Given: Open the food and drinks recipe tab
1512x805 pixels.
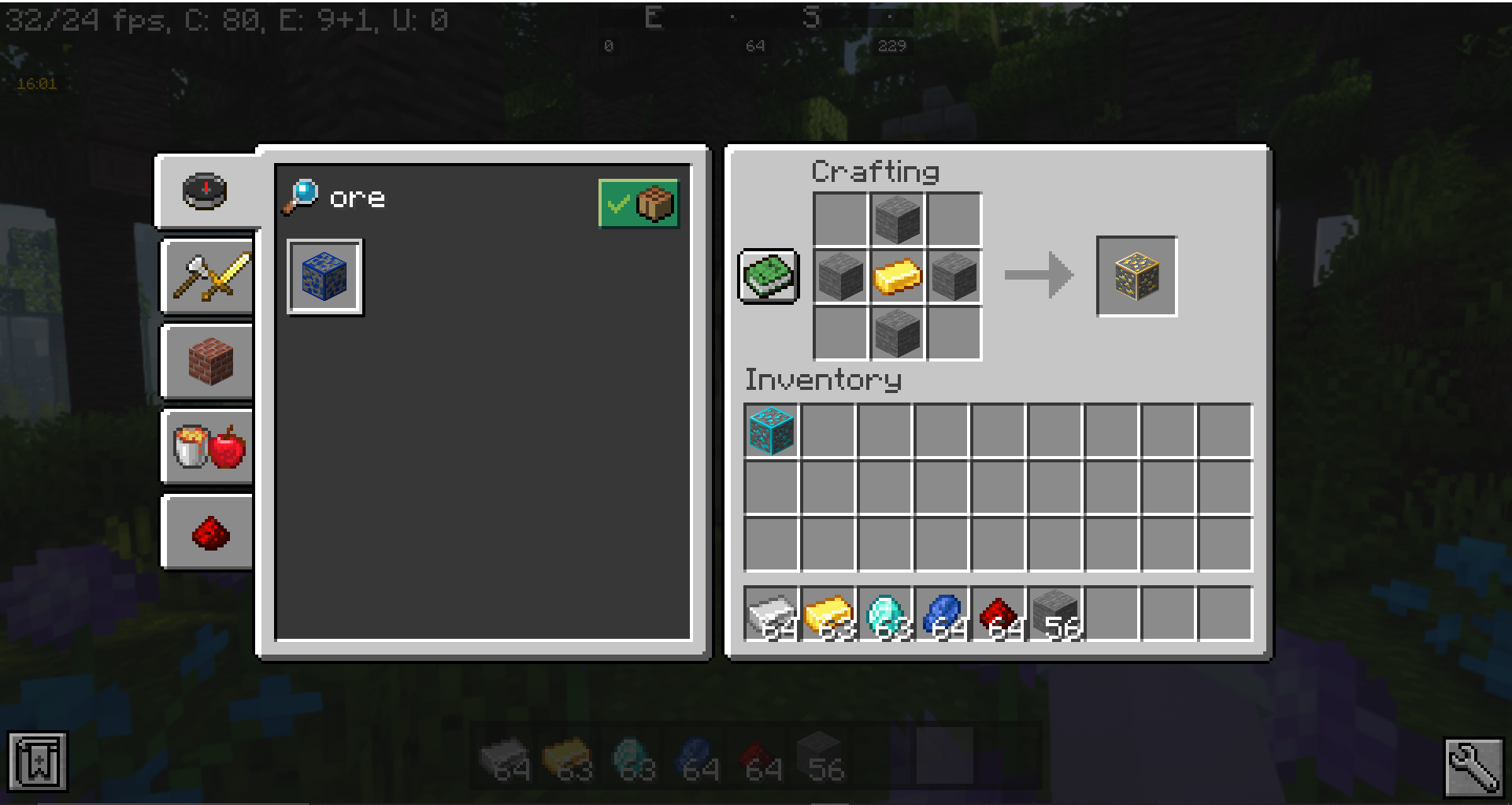Looking at the screenshot, I should coord(206,448).
